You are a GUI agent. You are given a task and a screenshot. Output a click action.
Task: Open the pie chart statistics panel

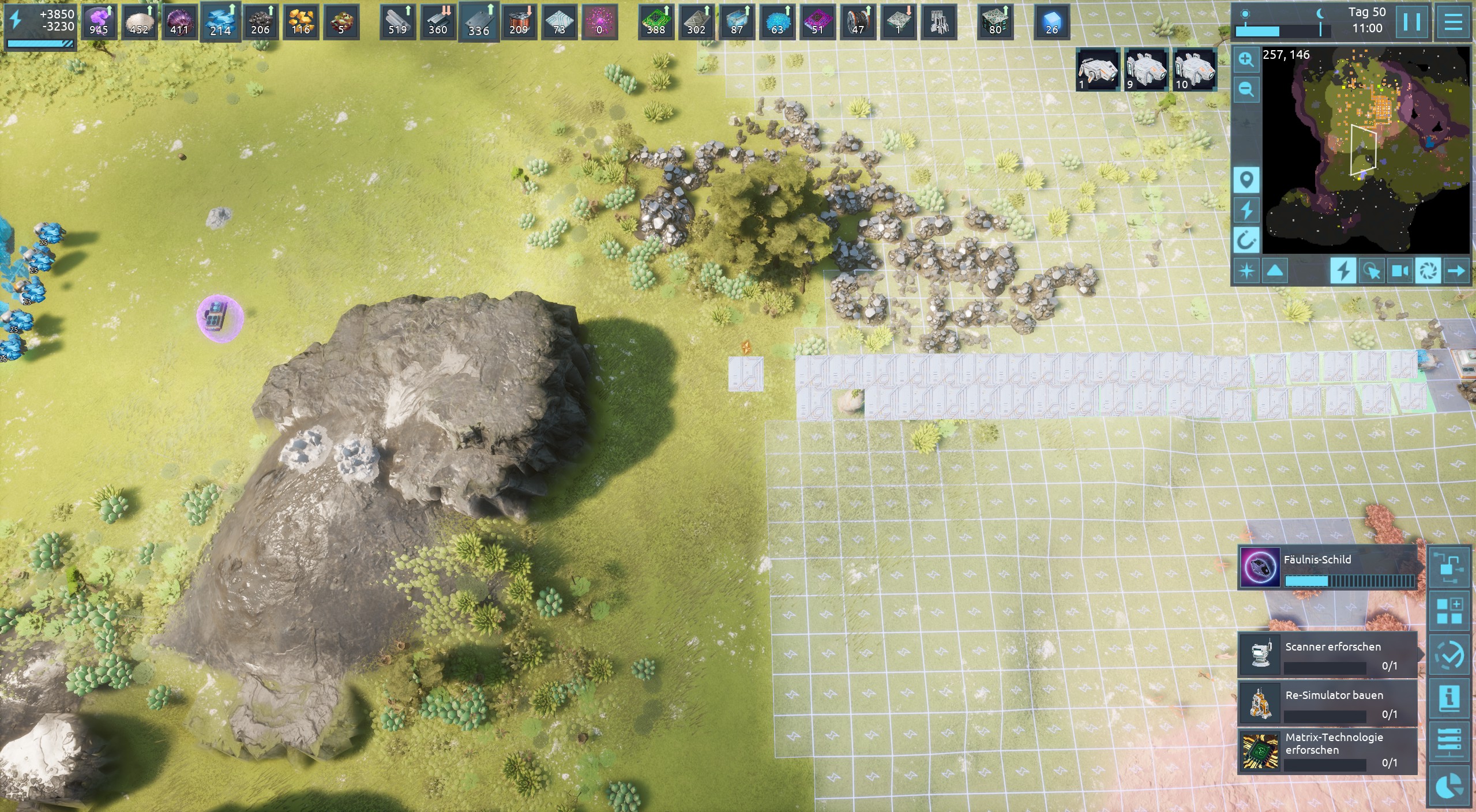click(x=1449, y=786)
